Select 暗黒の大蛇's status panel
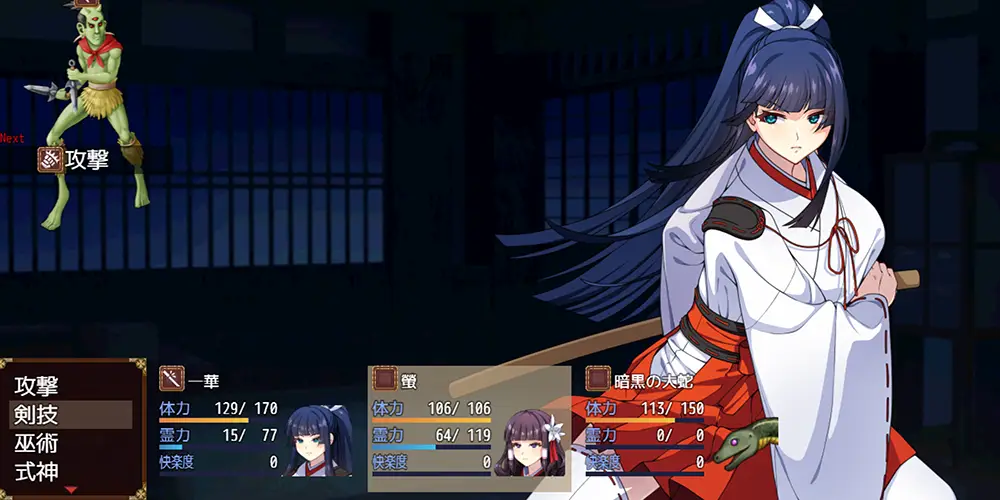The width and height of the screenshot is (1000, 500). click(680, 425)
